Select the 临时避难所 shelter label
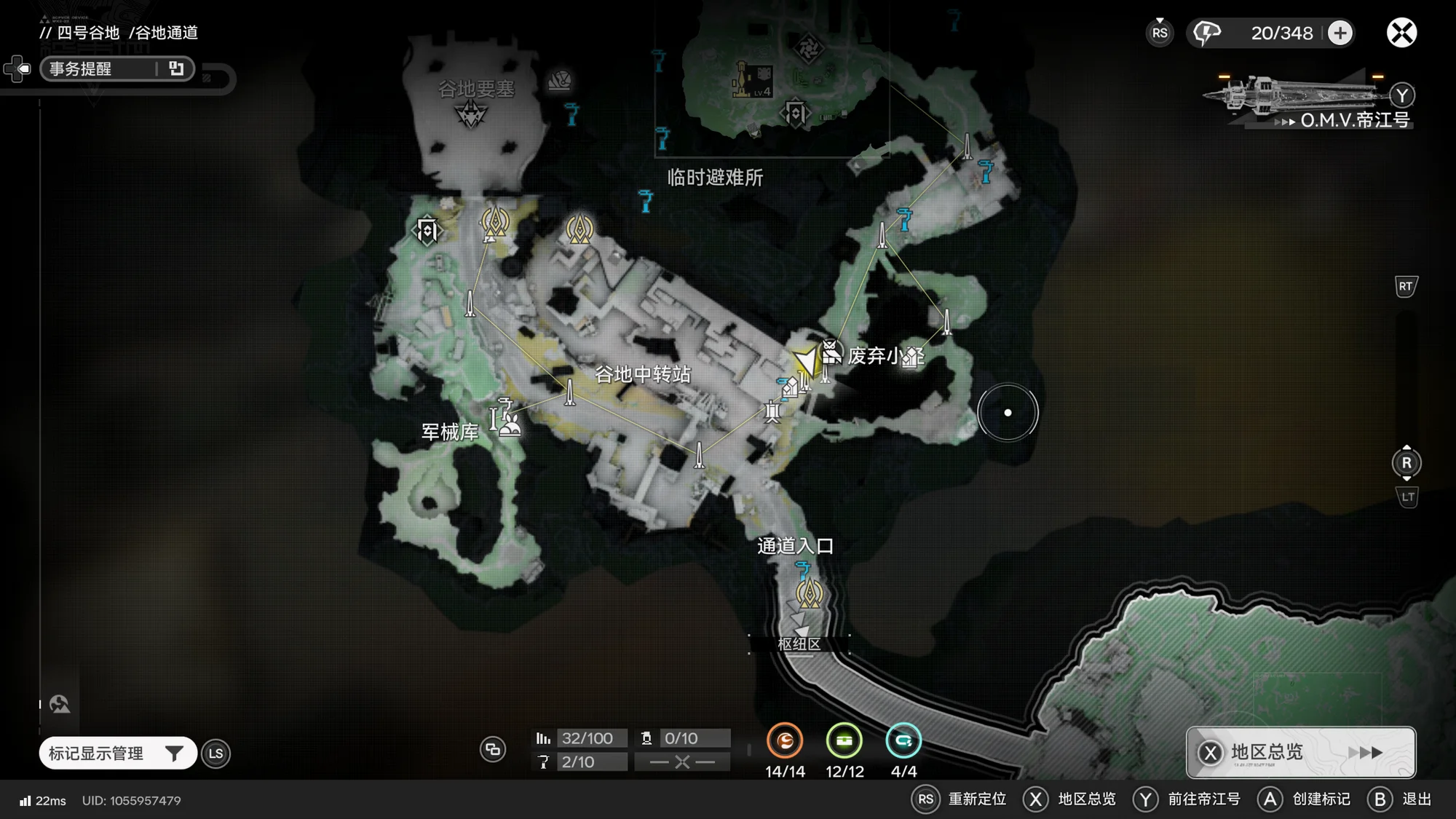Image resolution: width=1456 pixels, height=819 pixels. pos(715,178)
